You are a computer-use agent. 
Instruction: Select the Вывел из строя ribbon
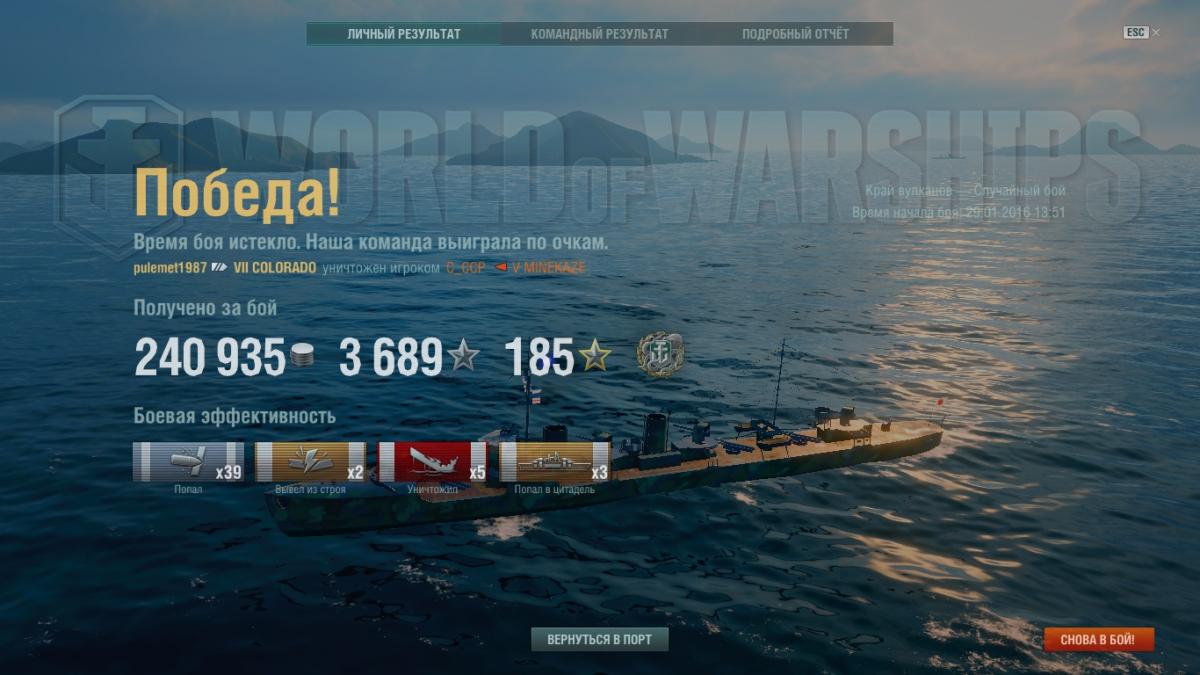(310, 462)
